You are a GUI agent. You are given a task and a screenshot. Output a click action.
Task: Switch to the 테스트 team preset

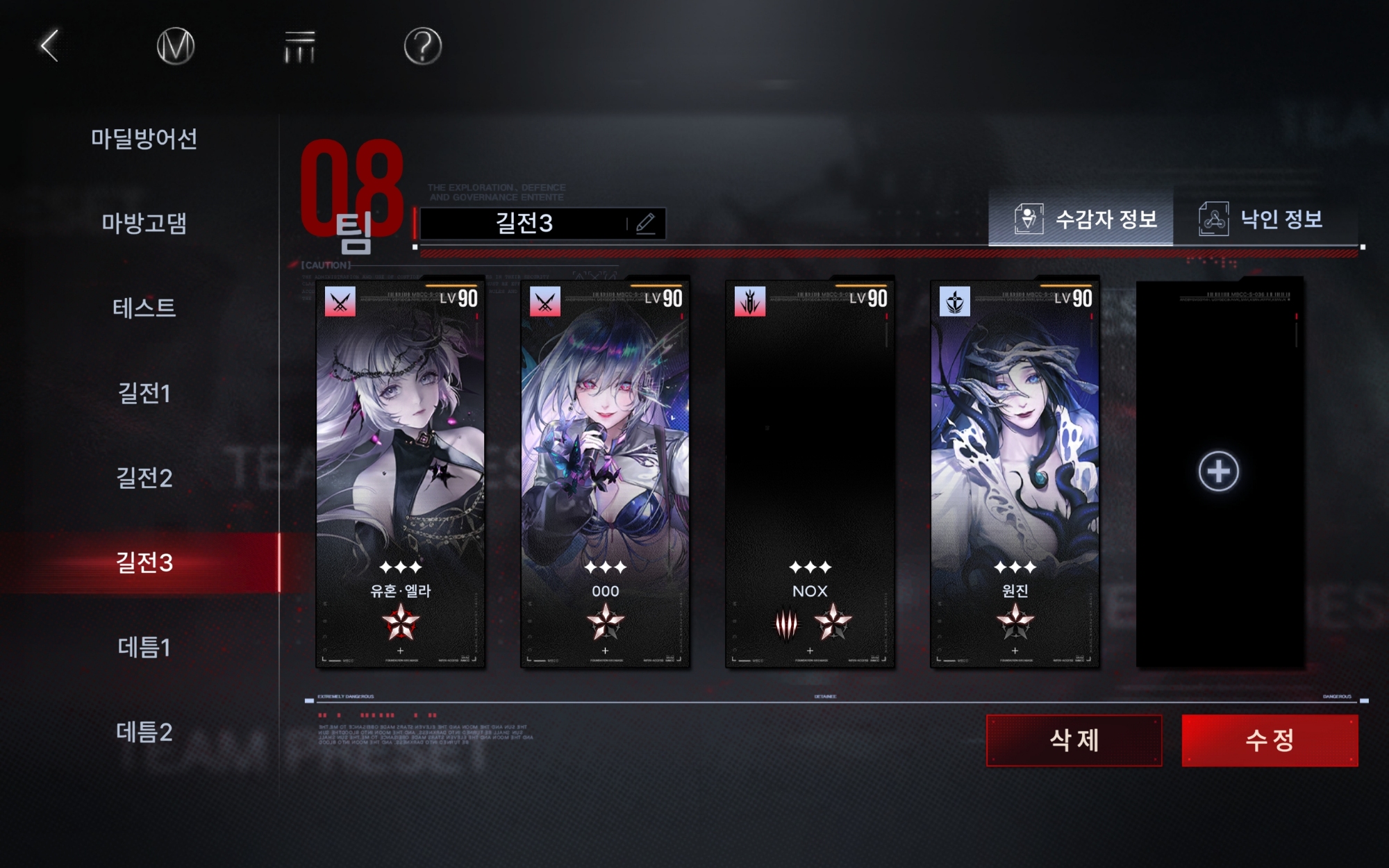point(144,308)
